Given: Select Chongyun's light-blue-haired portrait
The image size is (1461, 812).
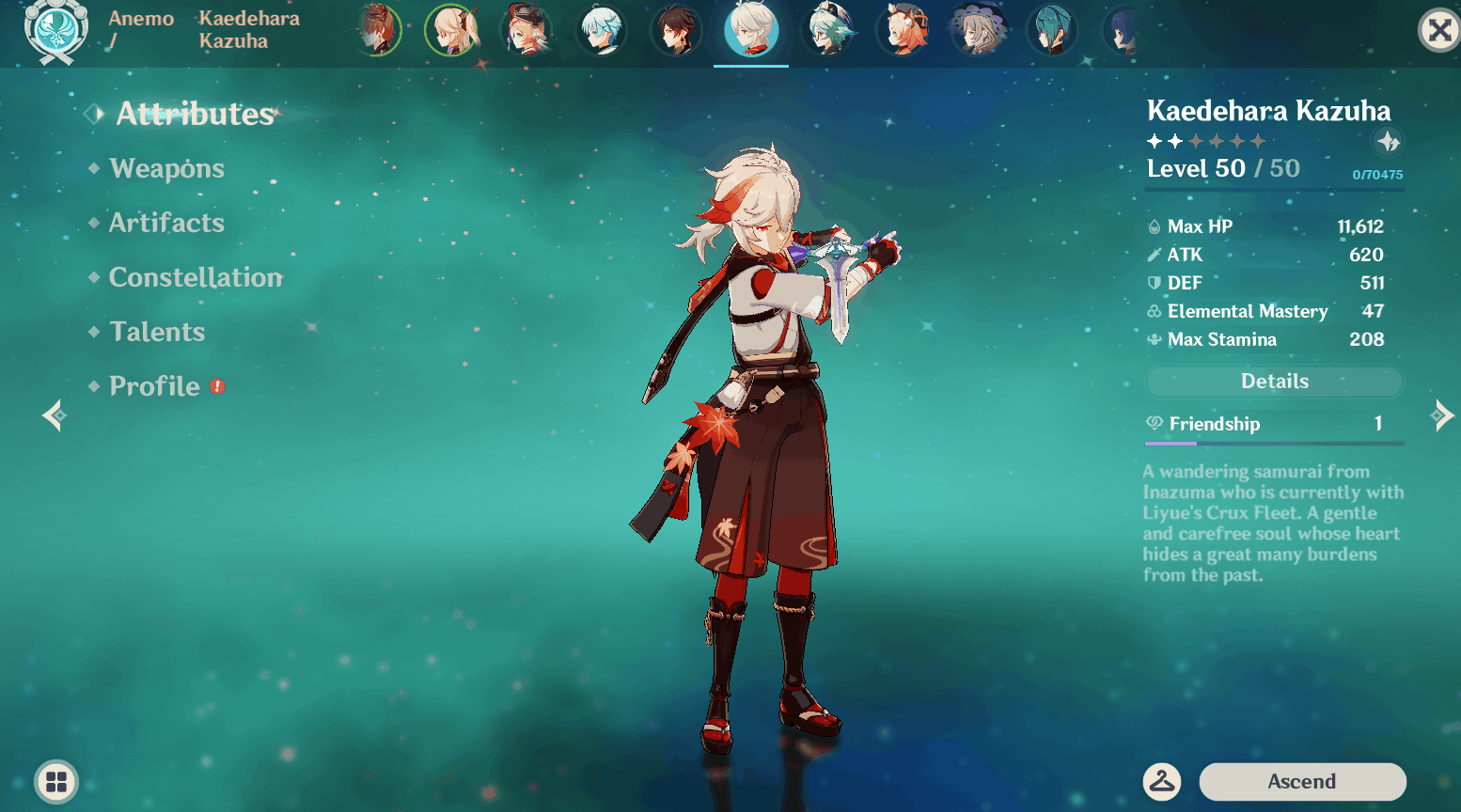Looking at the screenshot, I should pyautogui.click(x=602, y=30).
